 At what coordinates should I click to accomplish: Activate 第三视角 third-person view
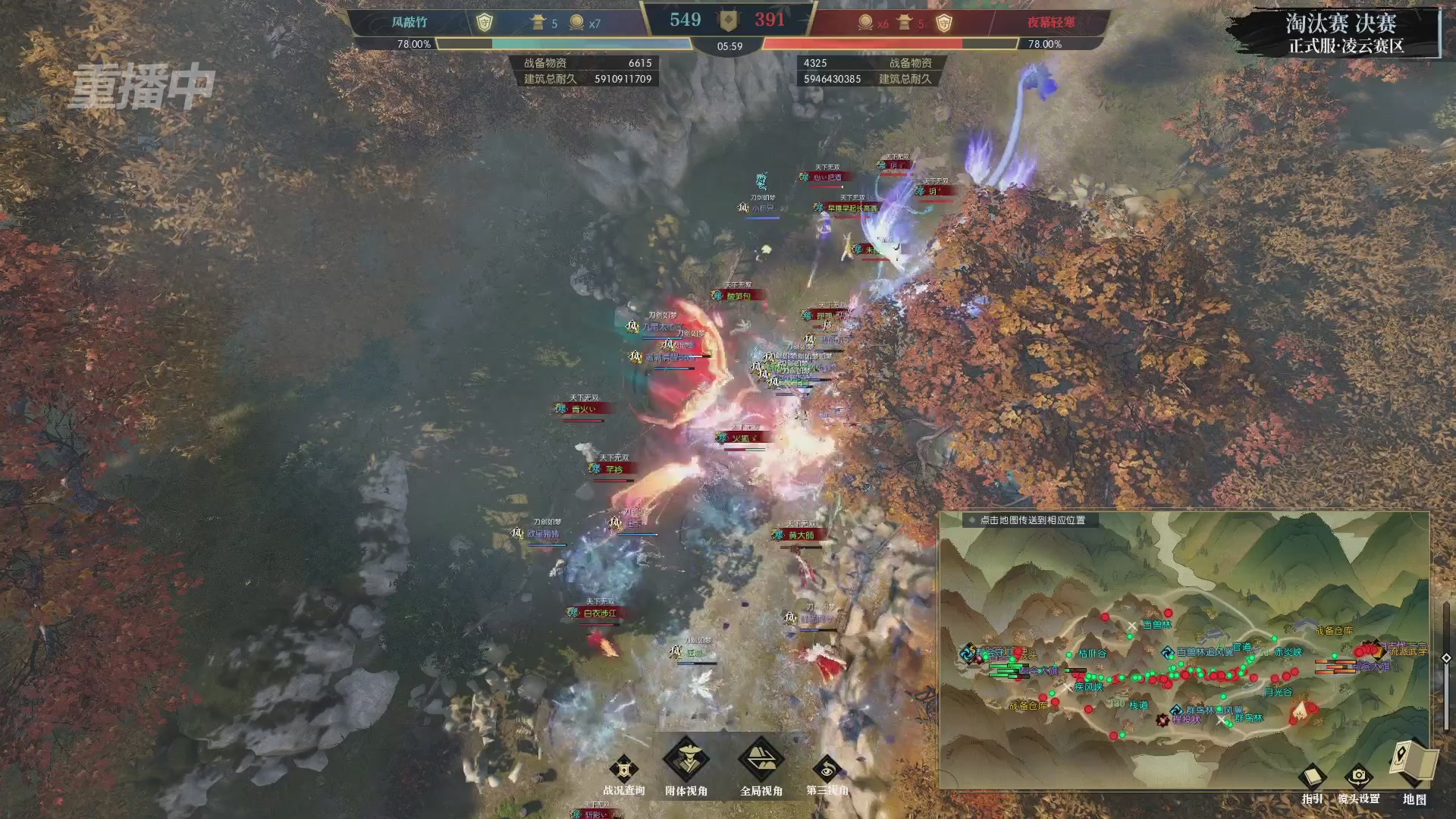tap(827, 770)
